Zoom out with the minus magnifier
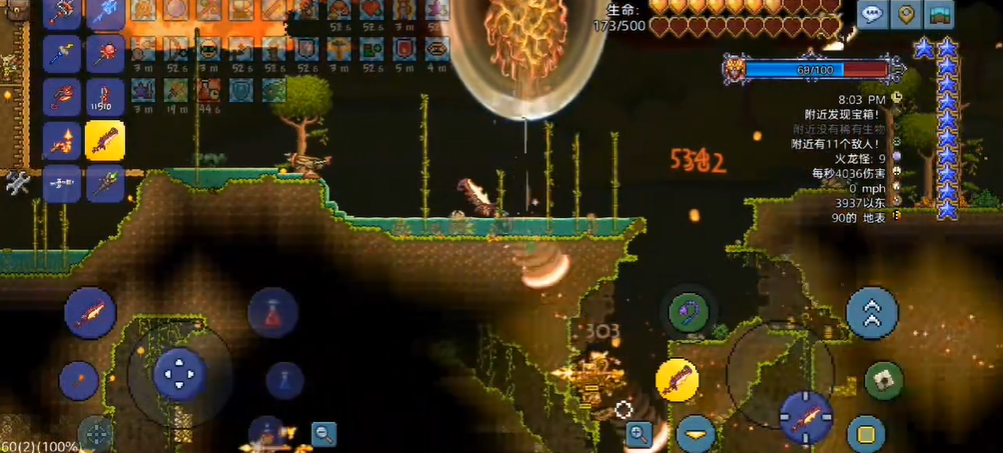Screen dimensions: 1003x453 tap(323, 434)
